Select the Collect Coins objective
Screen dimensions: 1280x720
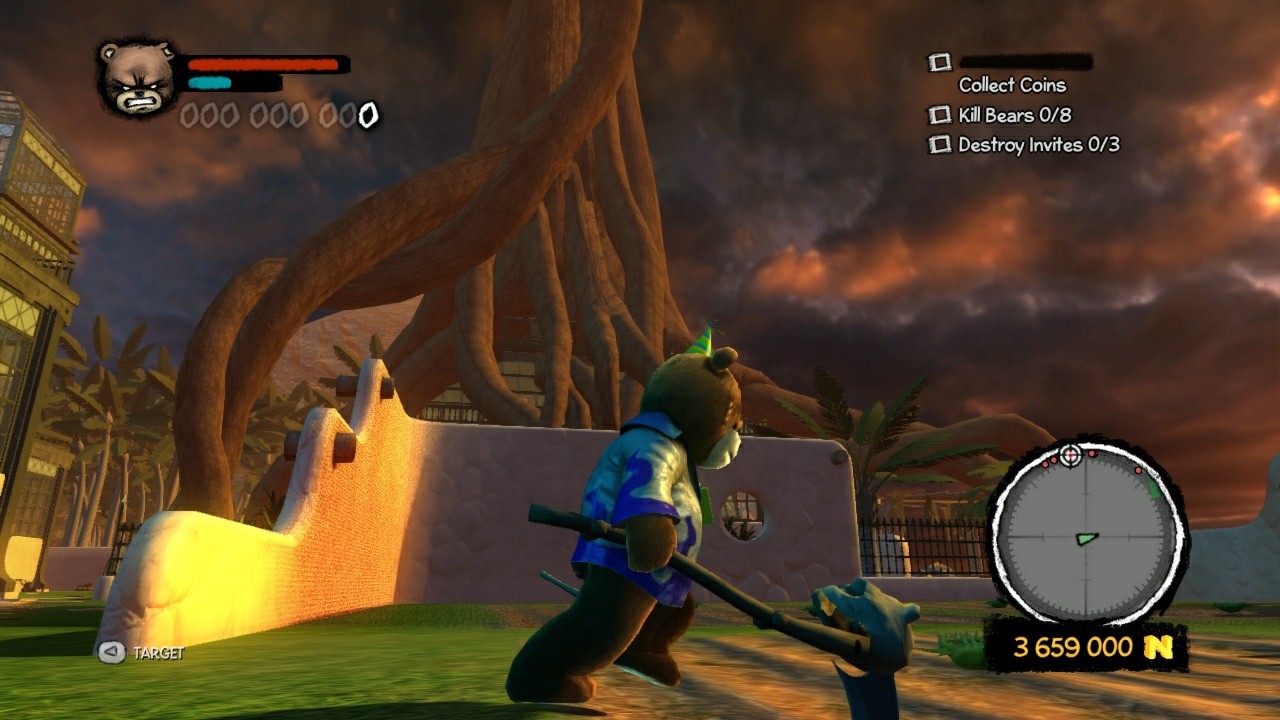[1012, 85]
